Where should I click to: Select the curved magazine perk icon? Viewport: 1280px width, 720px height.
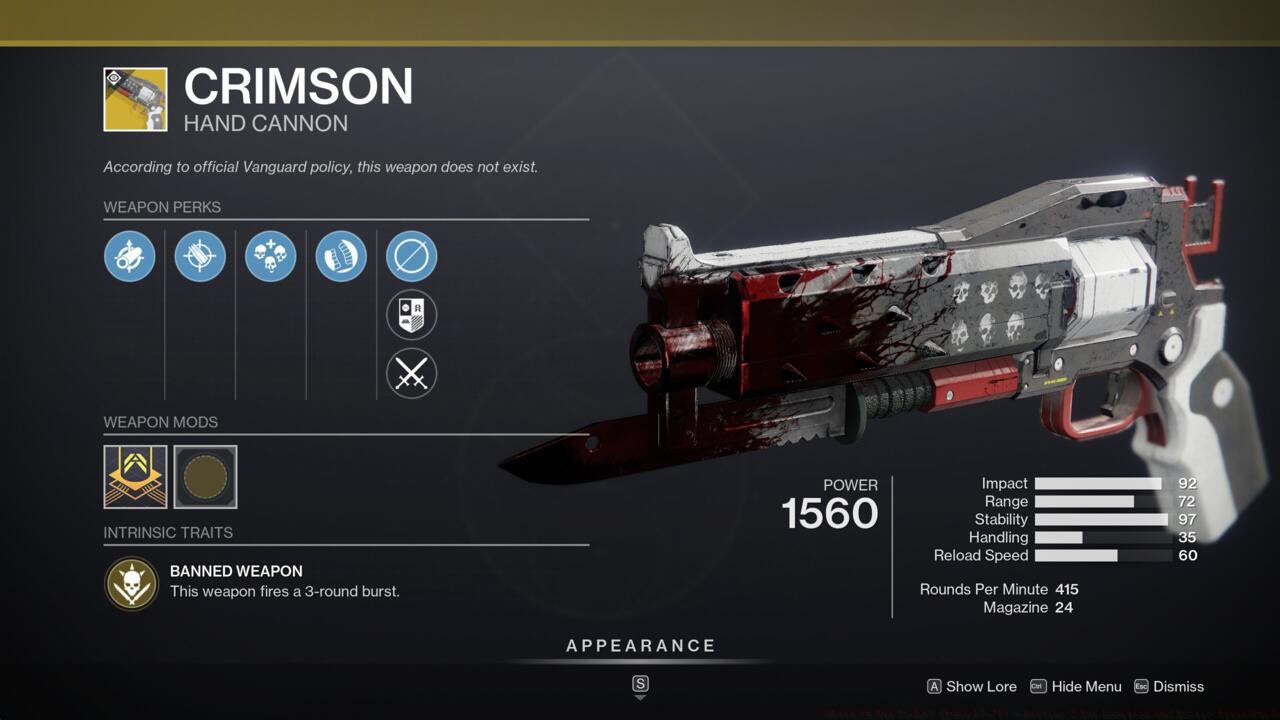click(x=341, y=256)
